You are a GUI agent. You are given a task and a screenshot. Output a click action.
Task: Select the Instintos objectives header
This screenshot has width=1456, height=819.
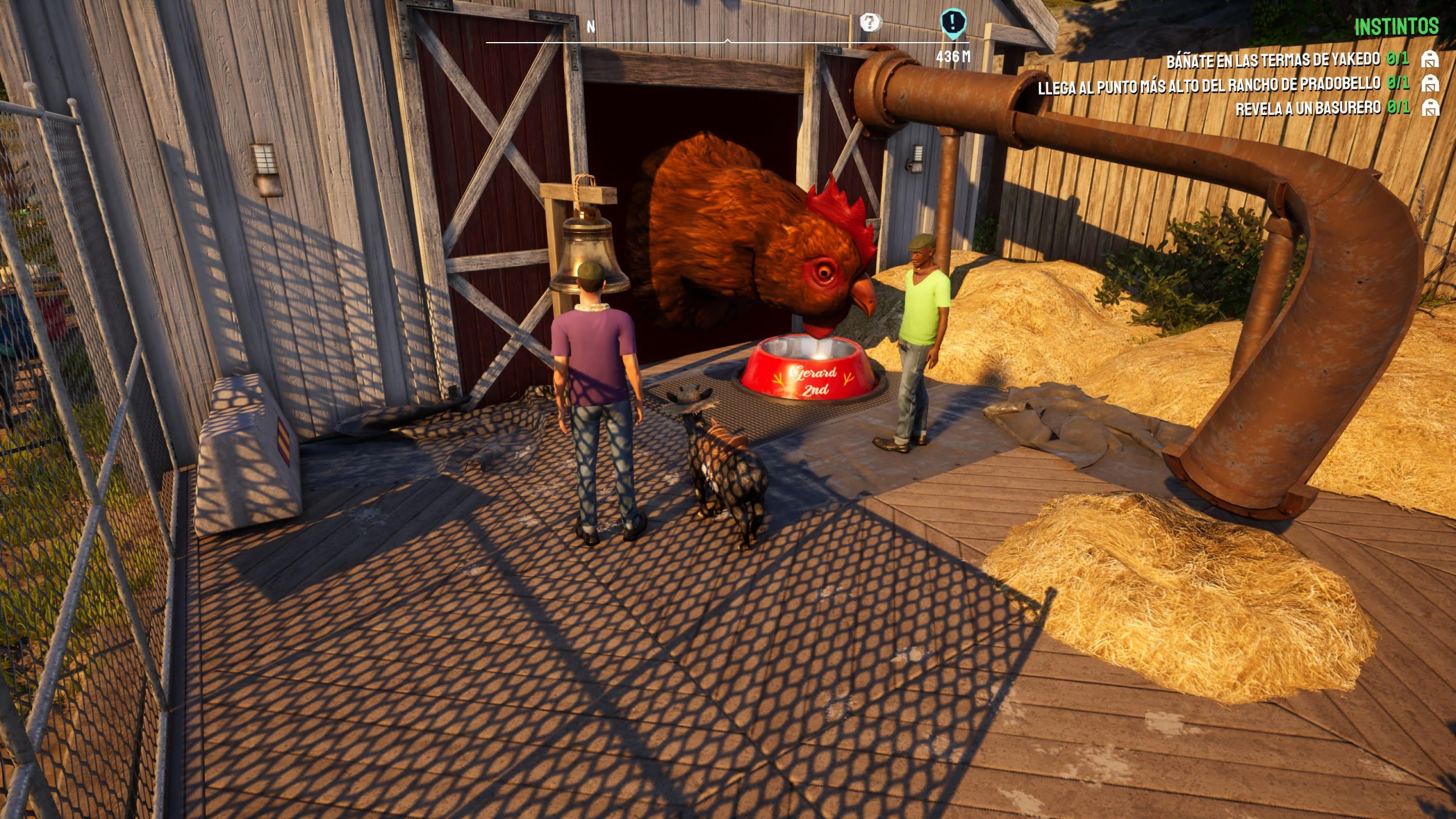tap(1396, 27)
